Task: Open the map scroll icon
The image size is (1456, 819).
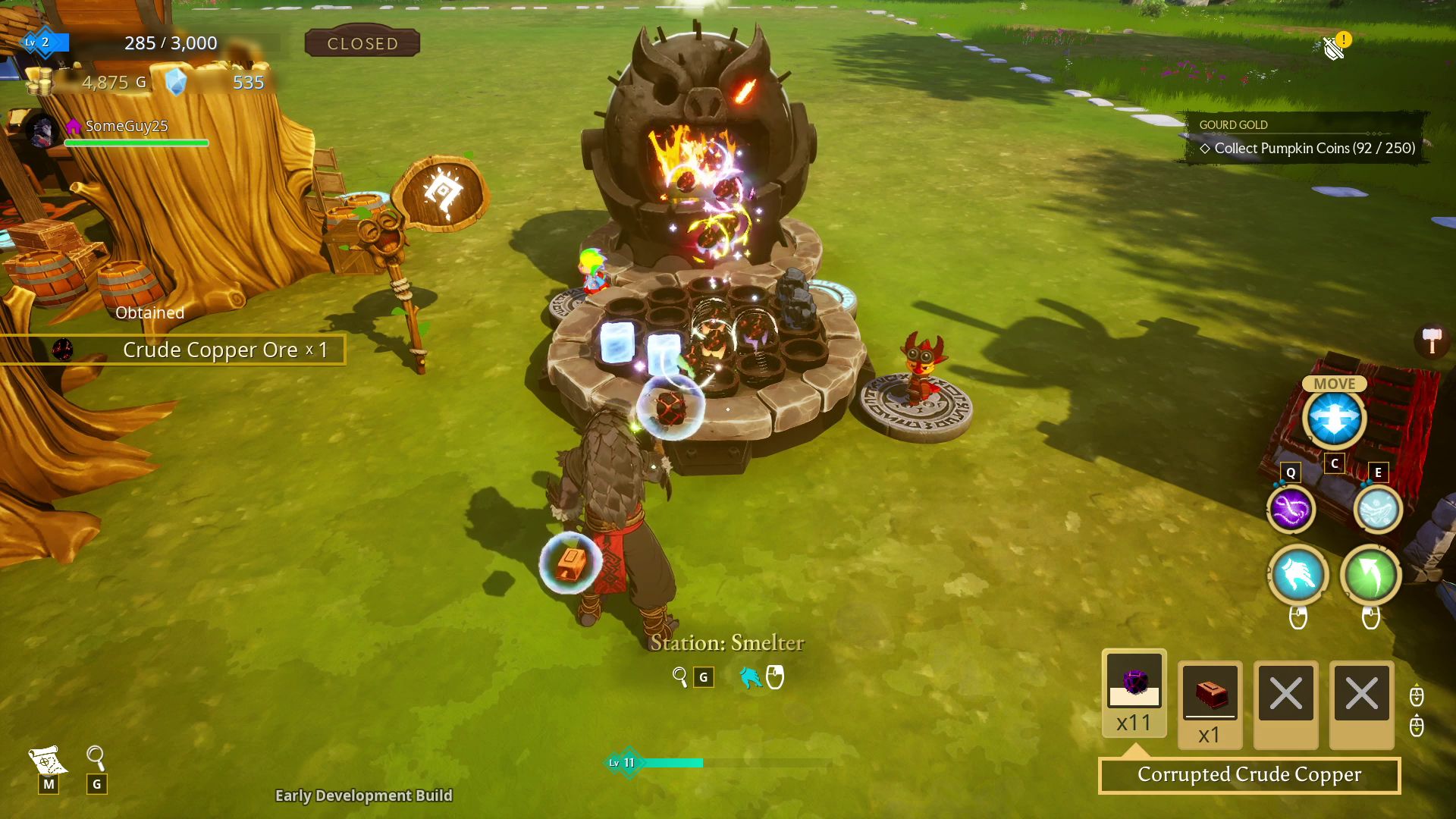Action: coord(47,758)
